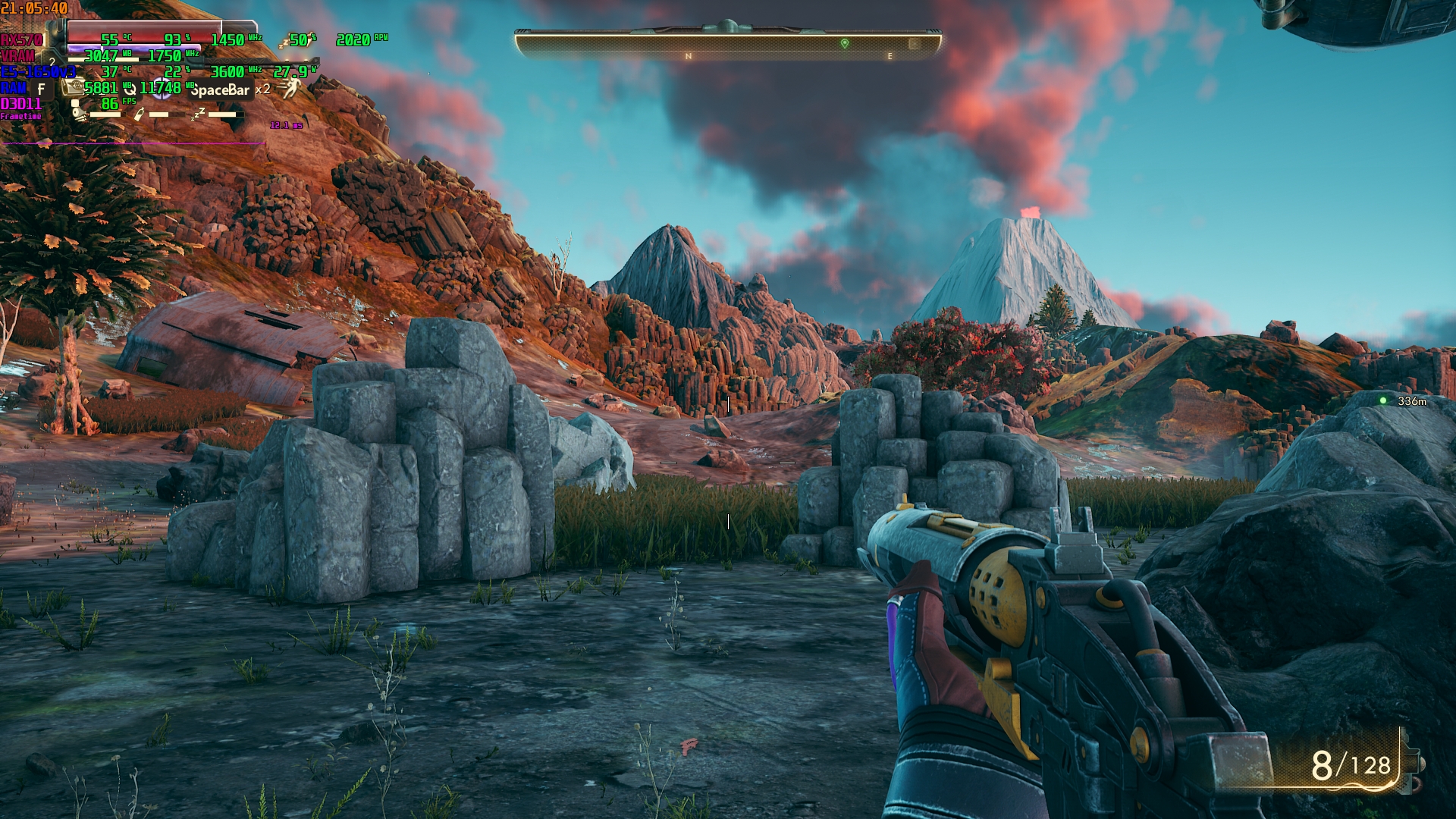Activate the purple Tactical Time Dilation icon
Viewport: 1456px width, 819px height.
pos(162,87)
